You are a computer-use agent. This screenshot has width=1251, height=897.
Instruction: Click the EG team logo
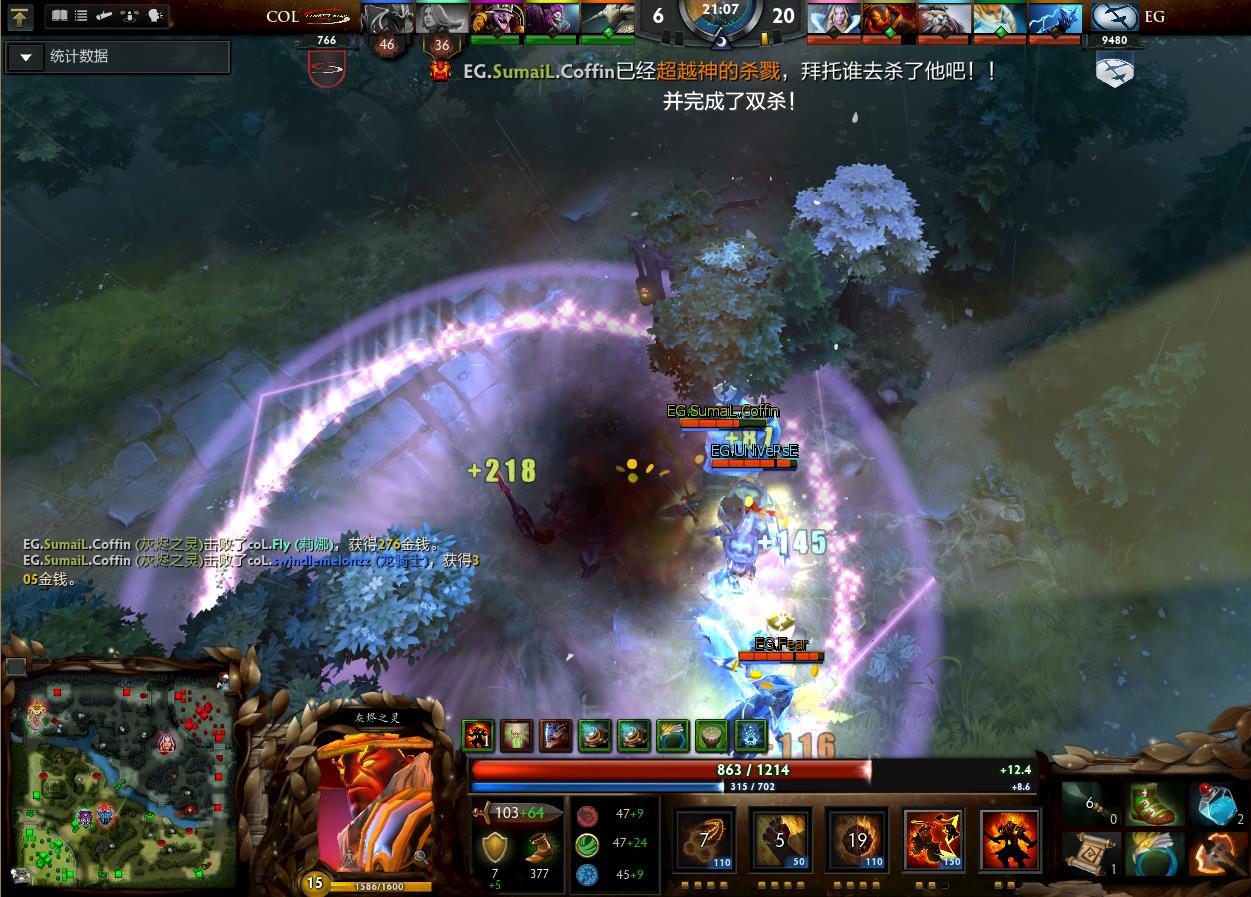click(x=1114, y=18)
